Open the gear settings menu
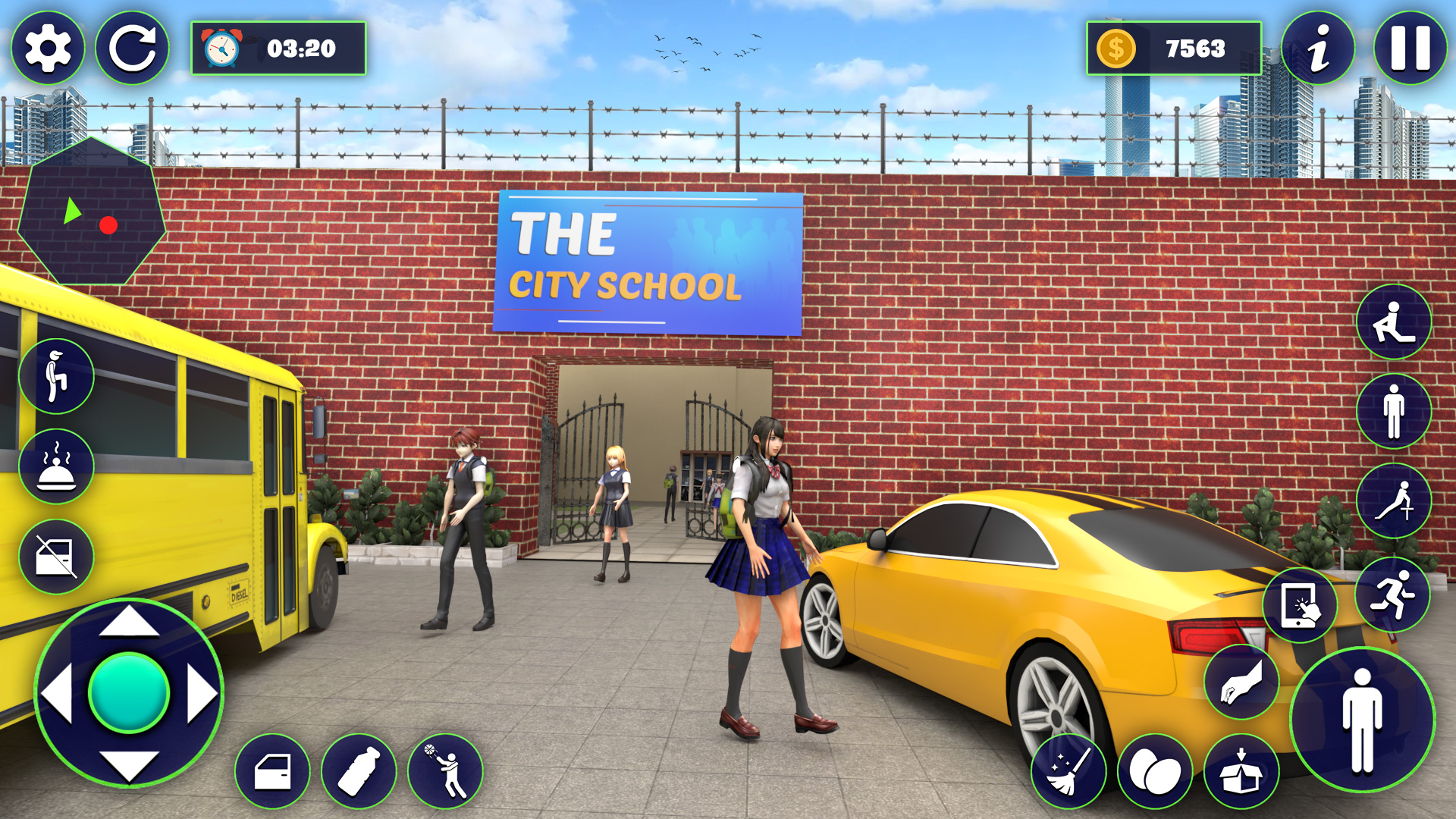1456x819 pixels. [48, 49]
